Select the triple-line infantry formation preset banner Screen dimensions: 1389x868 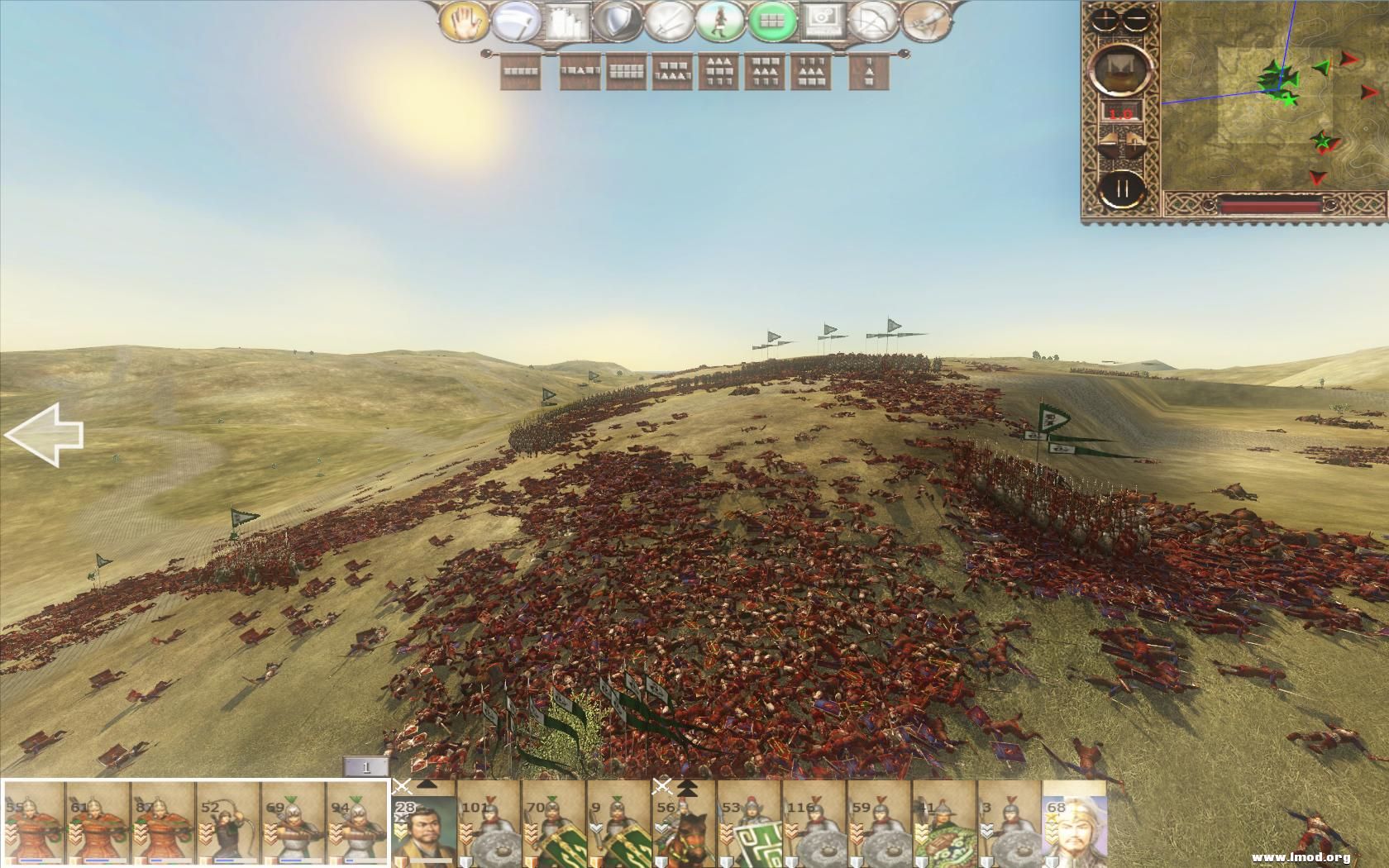click(x=718, y=74)
